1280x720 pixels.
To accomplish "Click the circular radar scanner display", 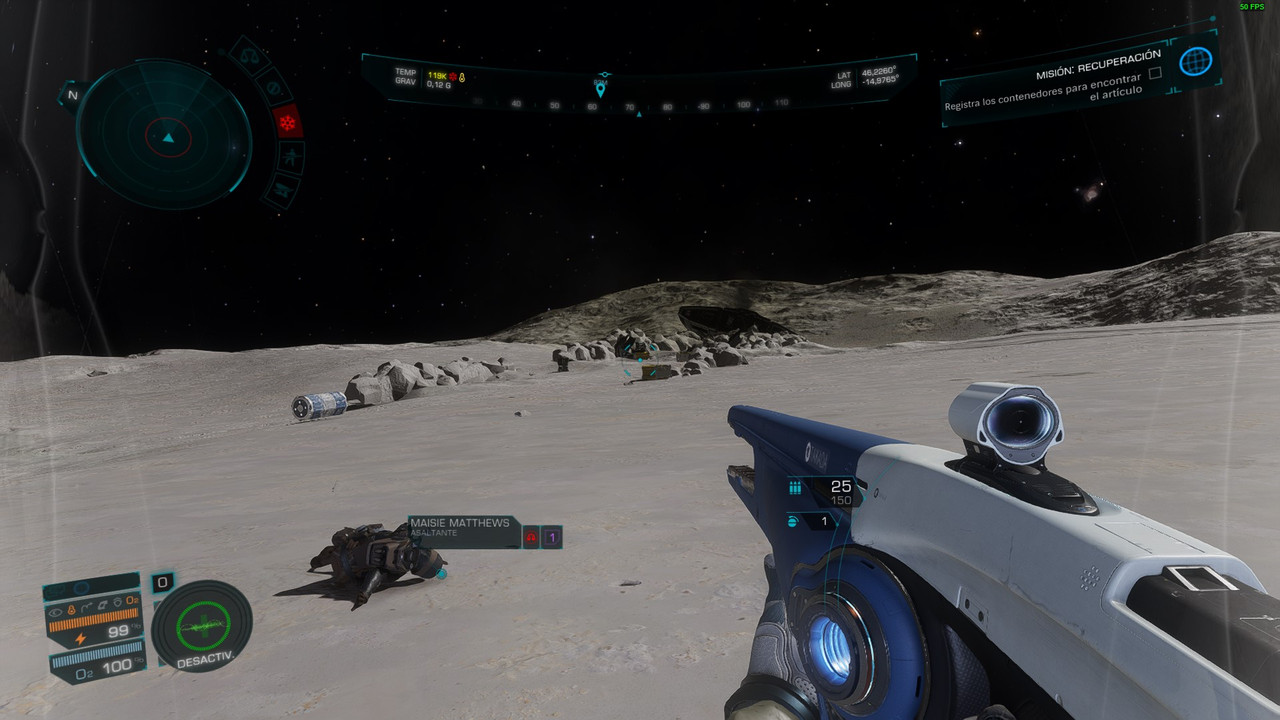I will (x=165, y=133).
